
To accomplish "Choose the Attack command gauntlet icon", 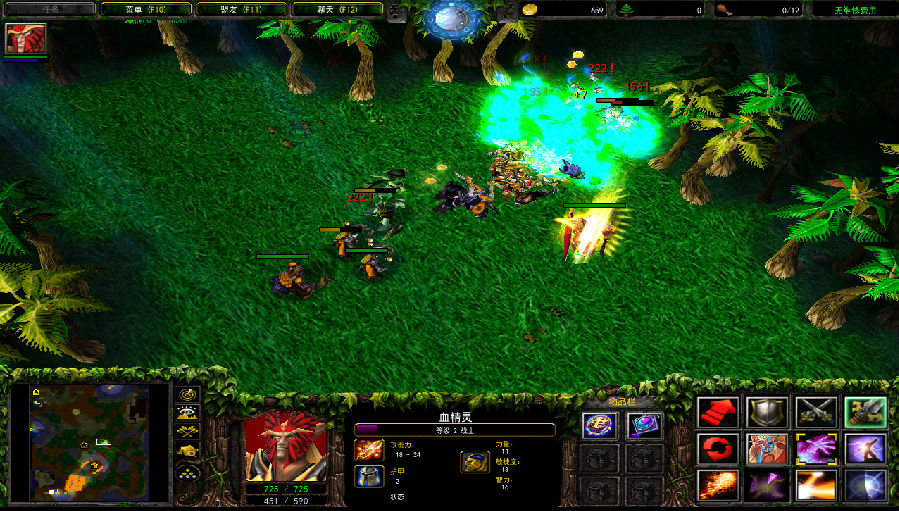I will 864,412.
